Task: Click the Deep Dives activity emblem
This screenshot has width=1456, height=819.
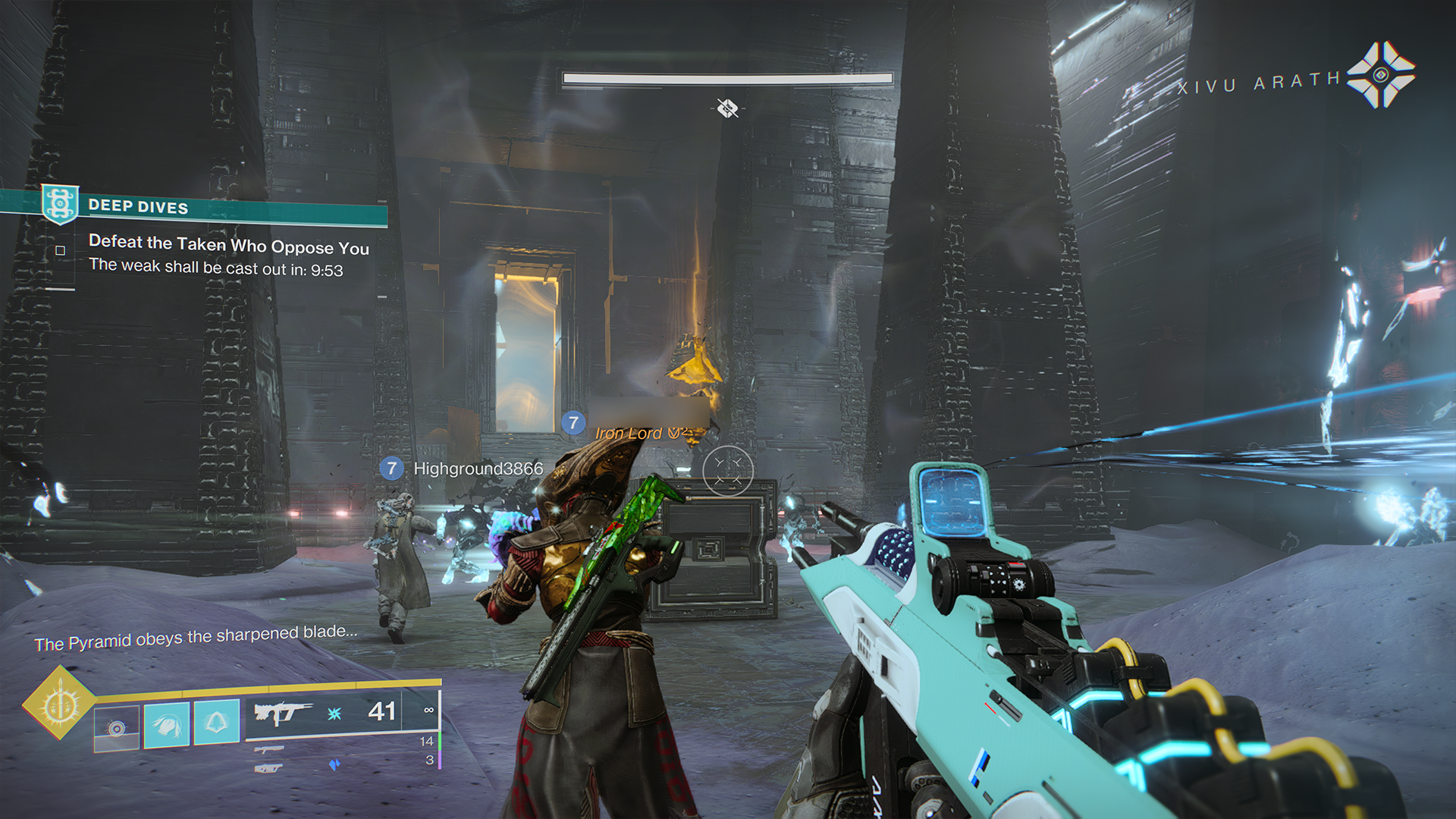Action: pyautogui.click(x=60, y=203)
